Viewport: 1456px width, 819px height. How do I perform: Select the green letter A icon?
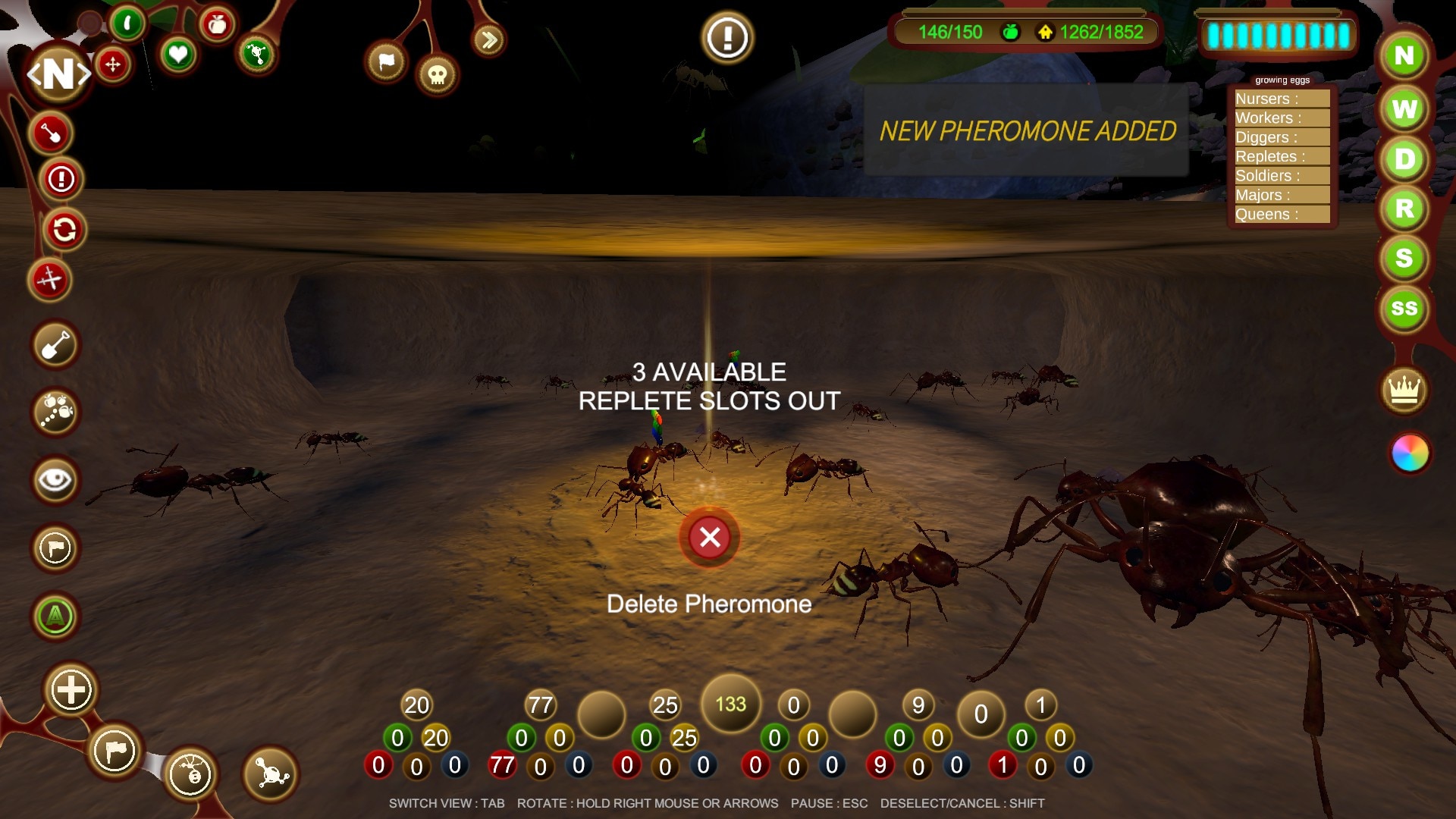[x=55, y=616]
